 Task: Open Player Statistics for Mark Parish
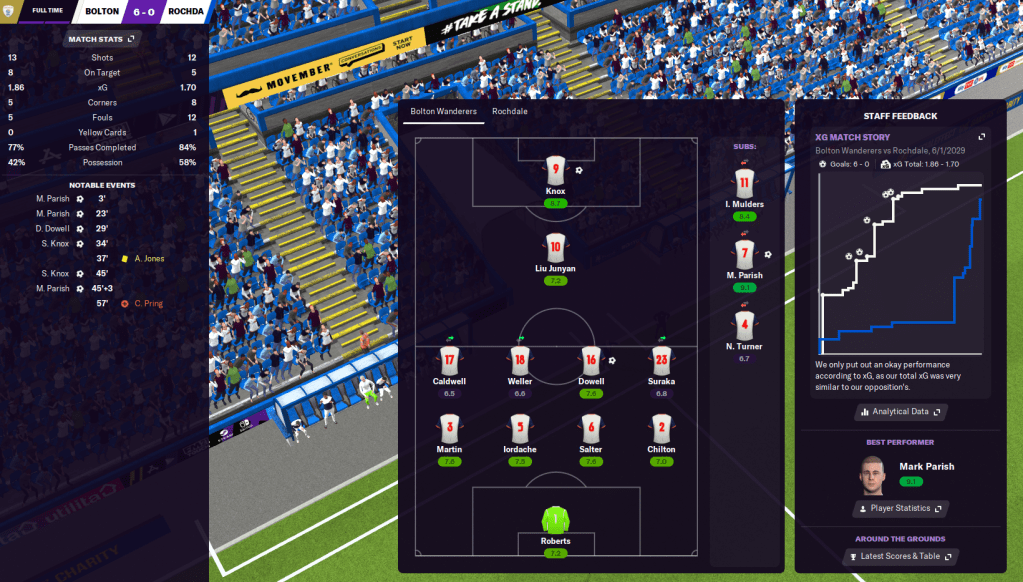click(x=900, y=508)
